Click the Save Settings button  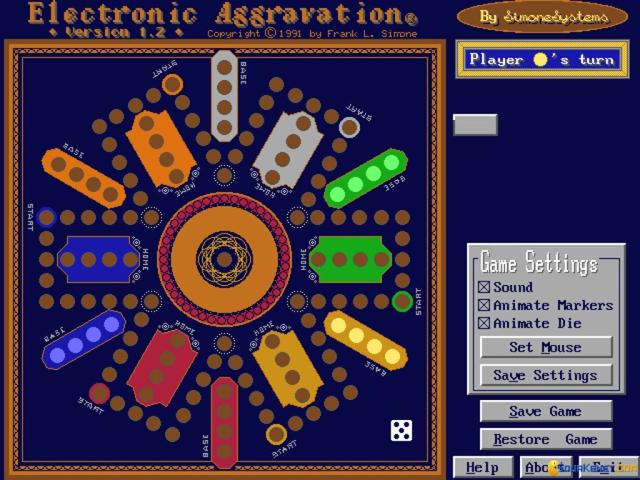coord(545,376)
